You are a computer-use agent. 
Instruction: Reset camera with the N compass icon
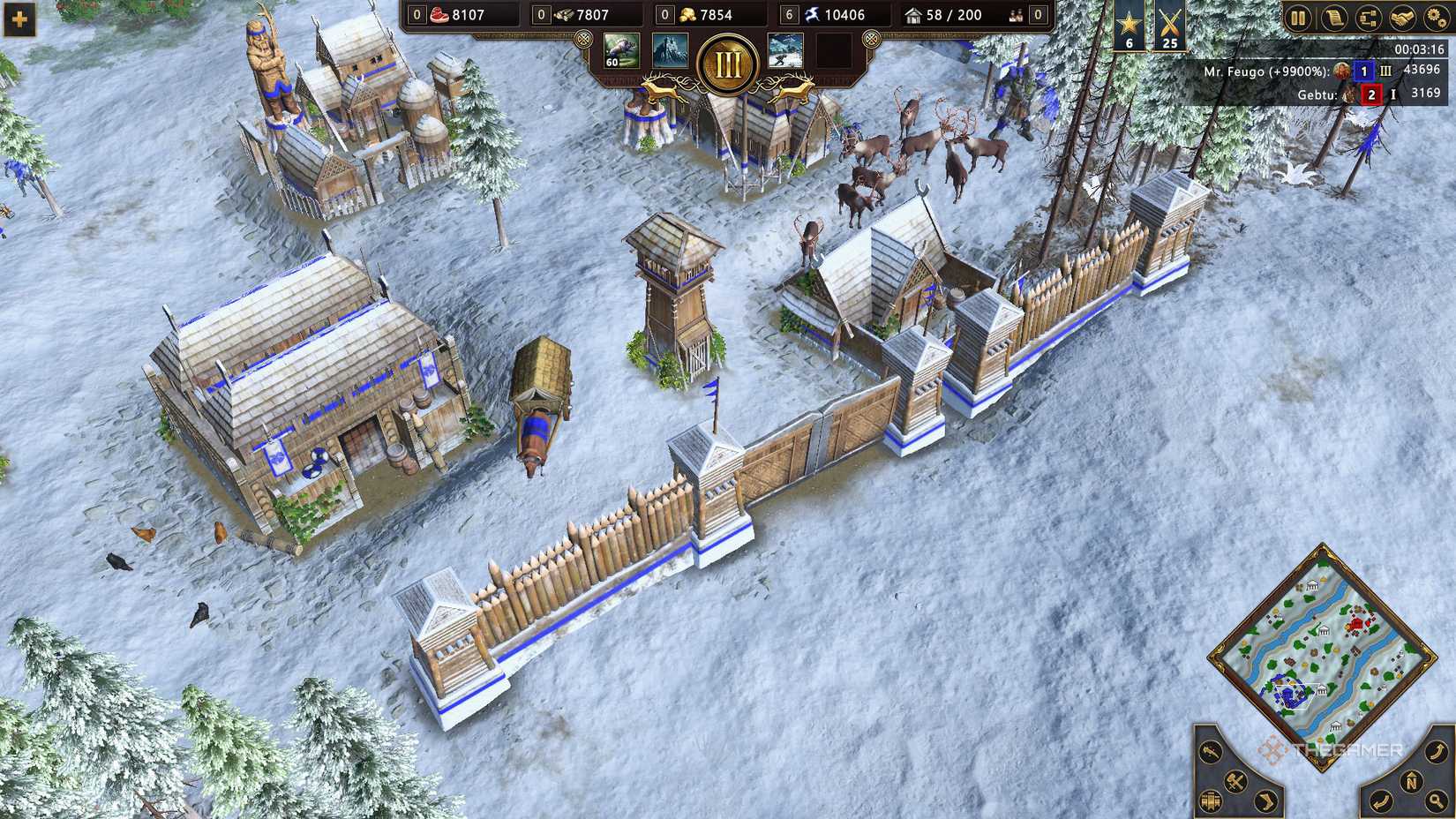click(1411, 780)
